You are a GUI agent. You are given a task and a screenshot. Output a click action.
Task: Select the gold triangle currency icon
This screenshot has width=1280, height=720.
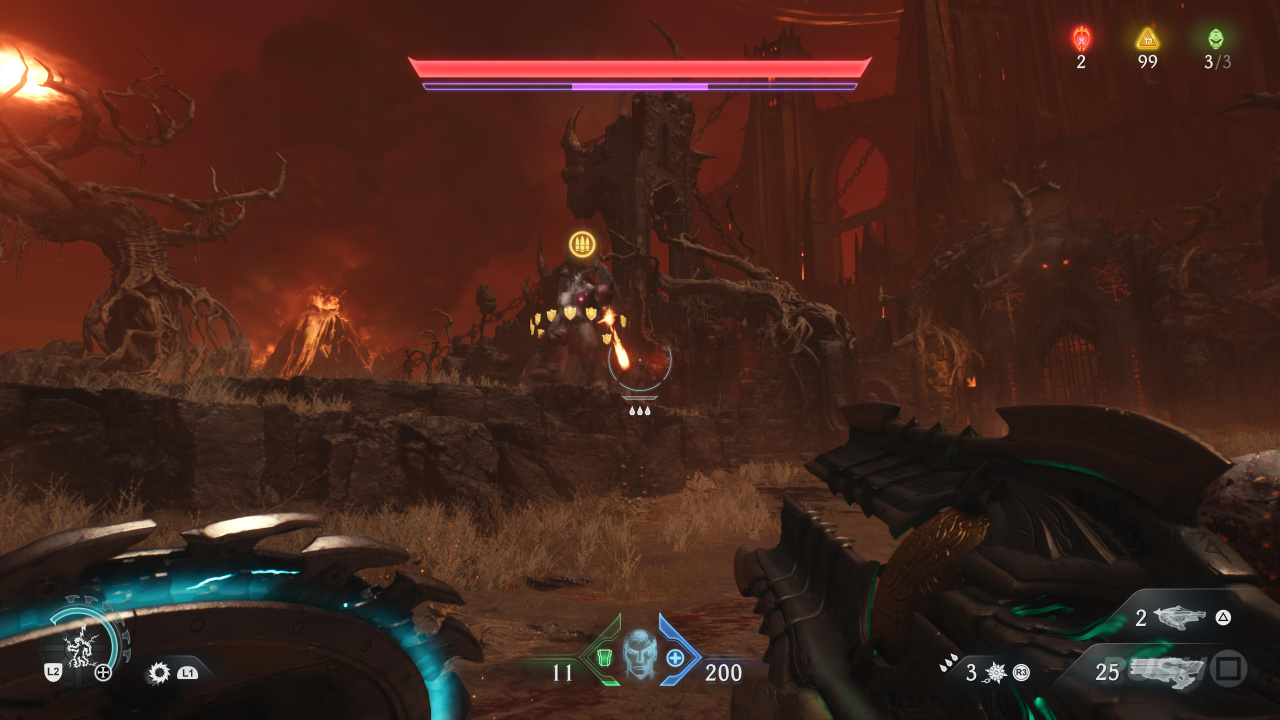point(1147,39)
